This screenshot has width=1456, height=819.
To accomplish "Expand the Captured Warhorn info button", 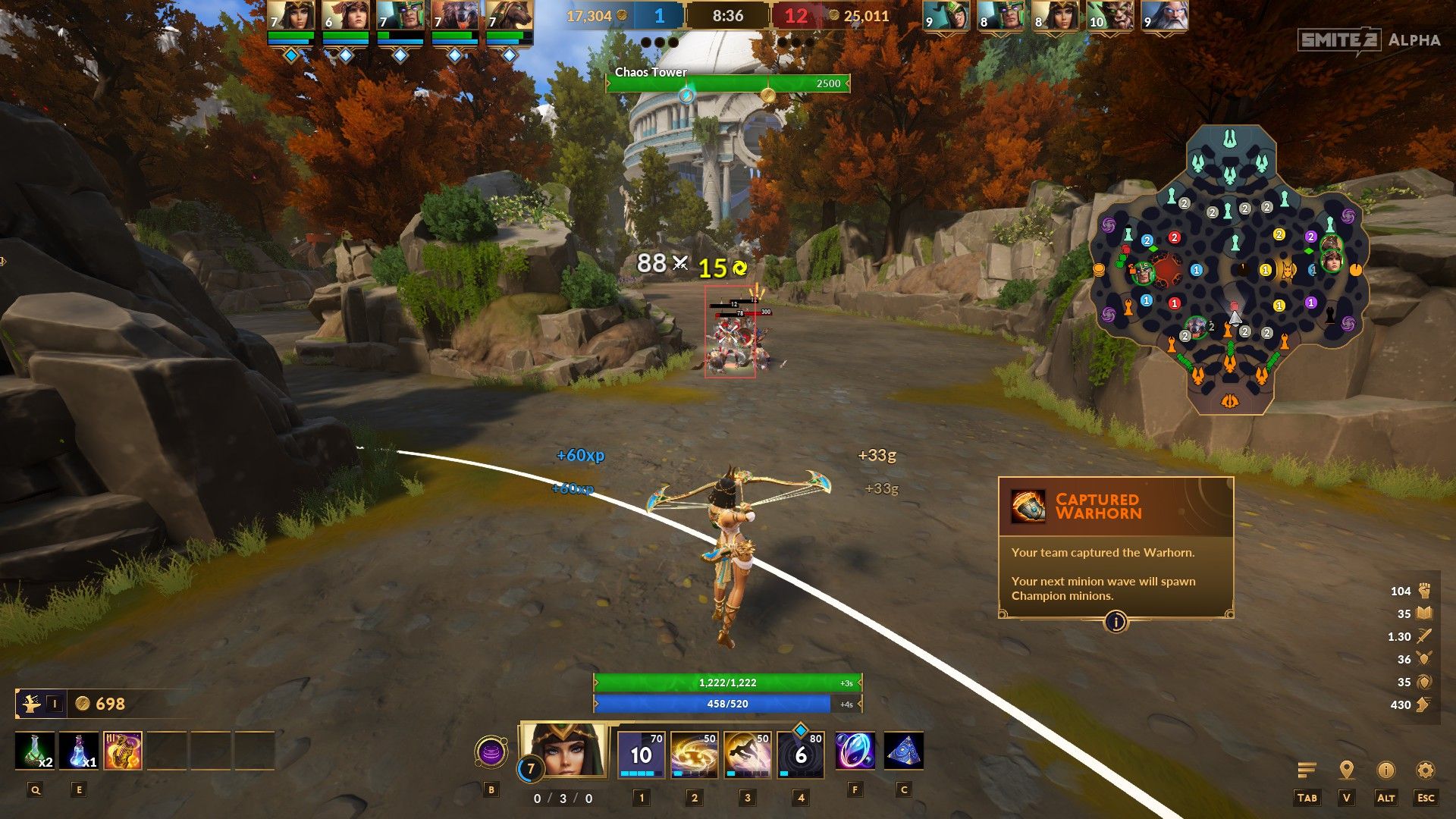I will coord(1116,622).
